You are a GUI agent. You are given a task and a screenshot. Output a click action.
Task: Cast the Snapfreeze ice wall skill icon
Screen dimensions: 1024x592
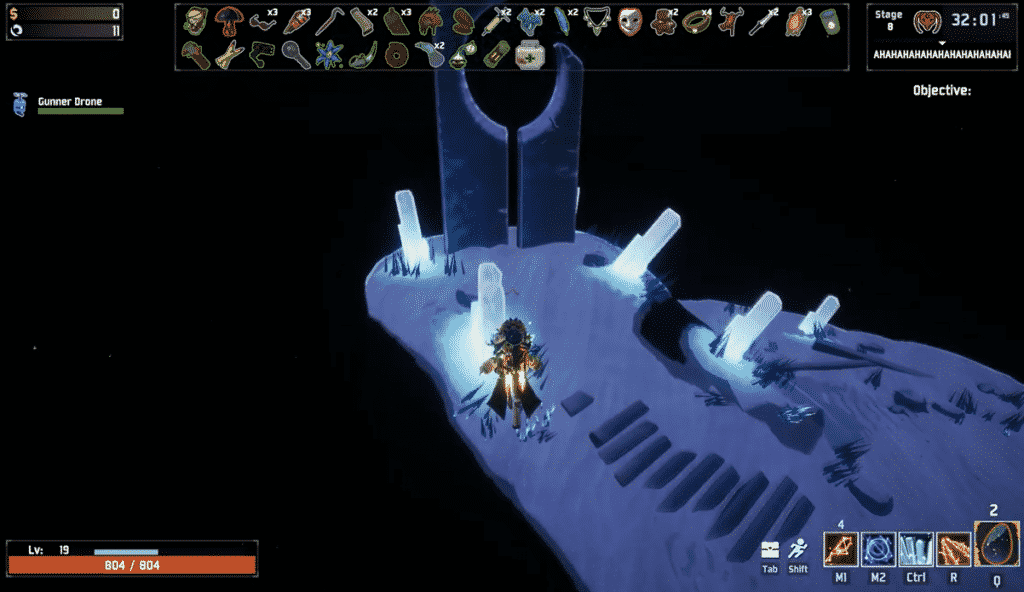[916, 549]
